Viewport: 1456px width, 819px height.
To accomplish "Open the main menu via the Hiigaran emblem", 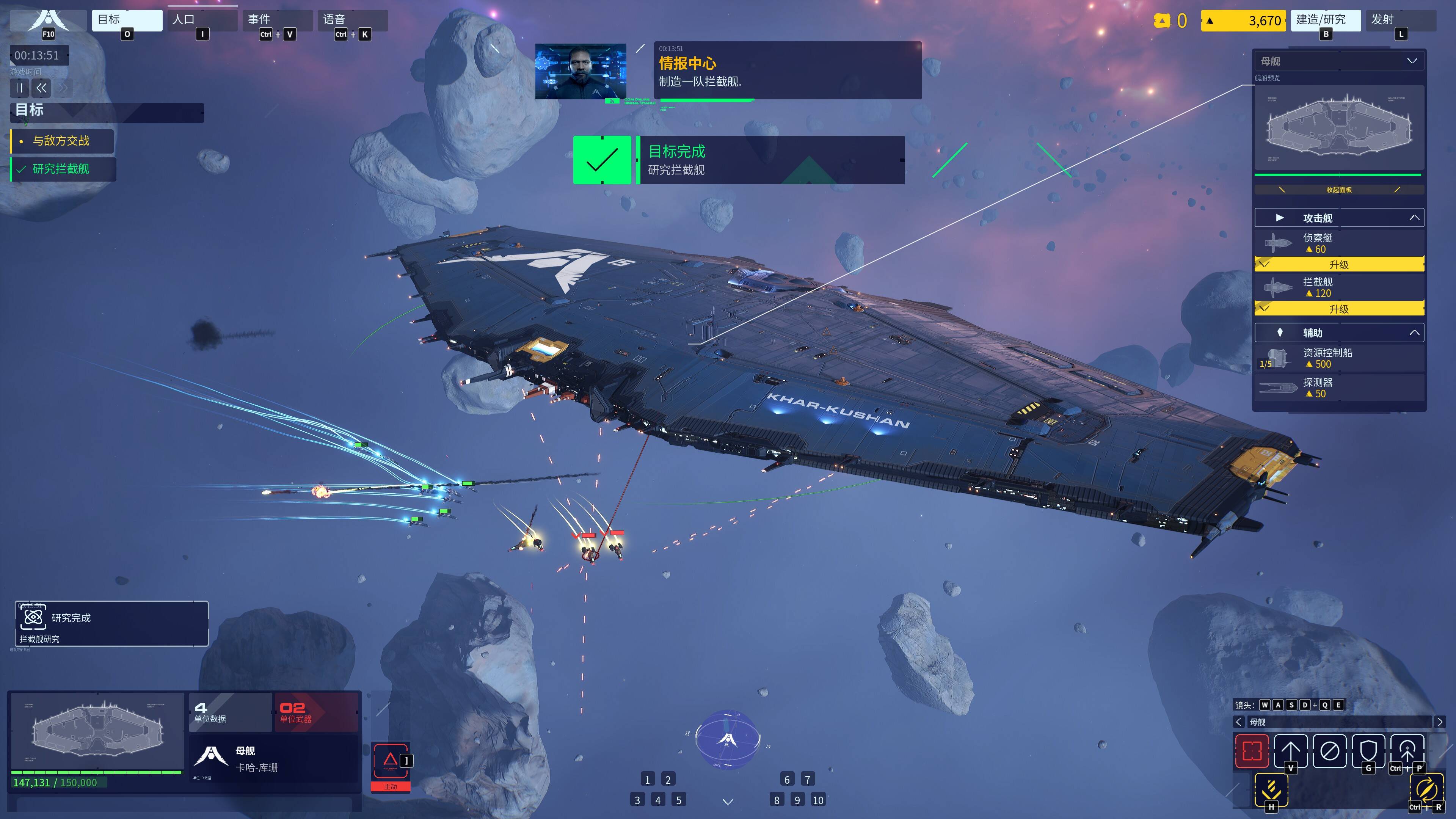I will coord(48,21).
